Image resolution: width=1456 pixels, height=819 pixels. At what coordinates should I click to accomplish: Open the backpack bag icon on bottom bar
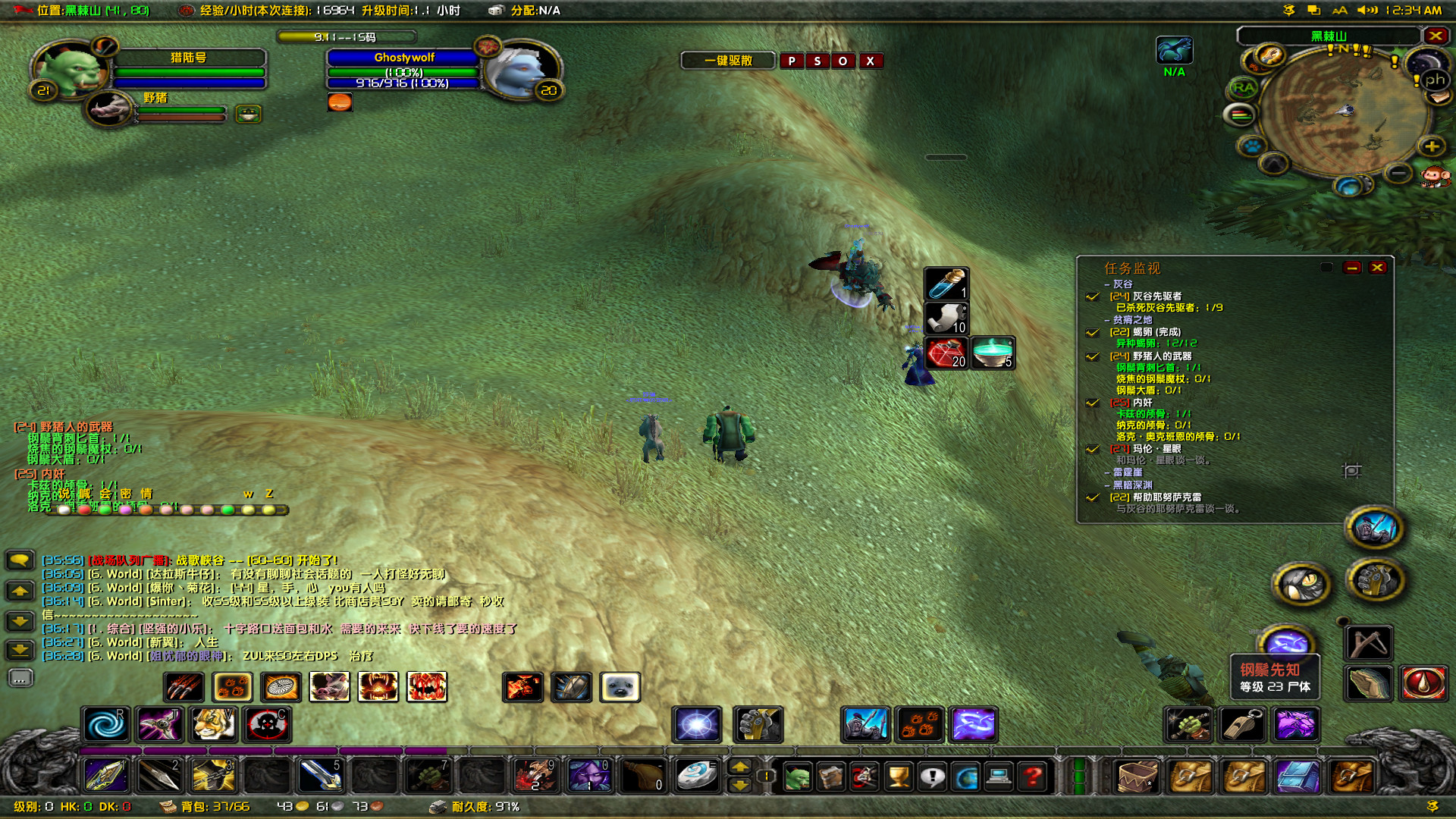click(1136, 777)
